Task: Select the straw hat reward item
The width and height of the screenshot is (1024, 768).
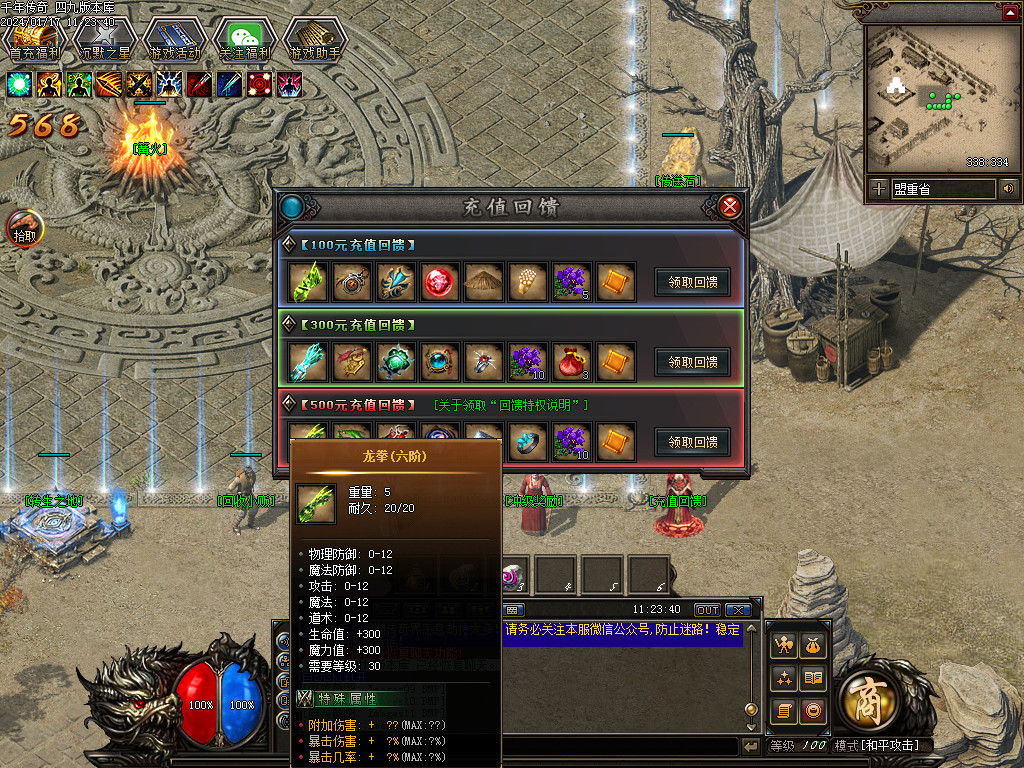Action: pyautogui.click(x=484, y=283)
